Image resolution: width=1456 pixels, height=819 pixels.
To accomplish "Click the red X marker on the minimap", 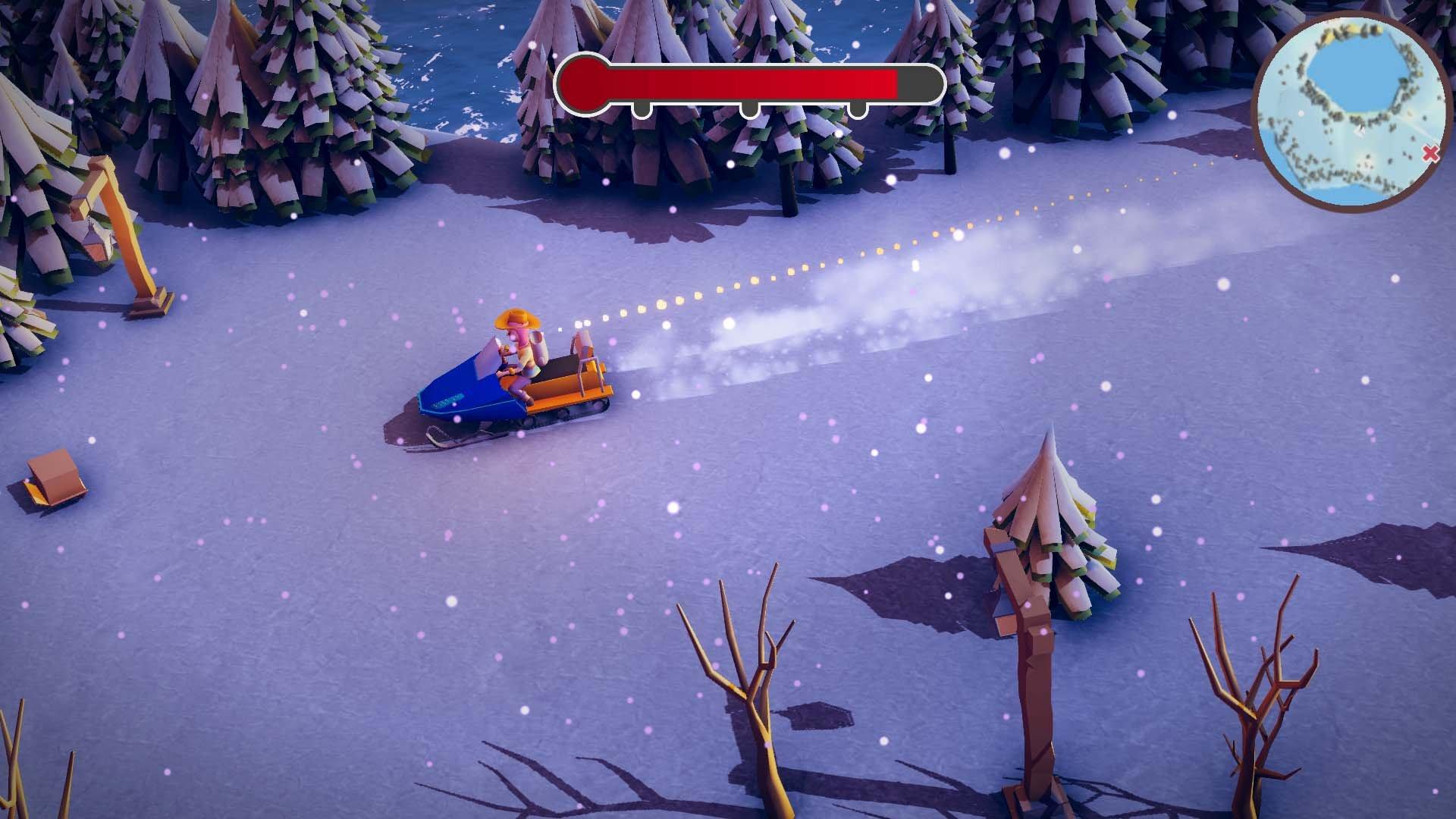I will pyautogui.click(x=1430, y=152).
